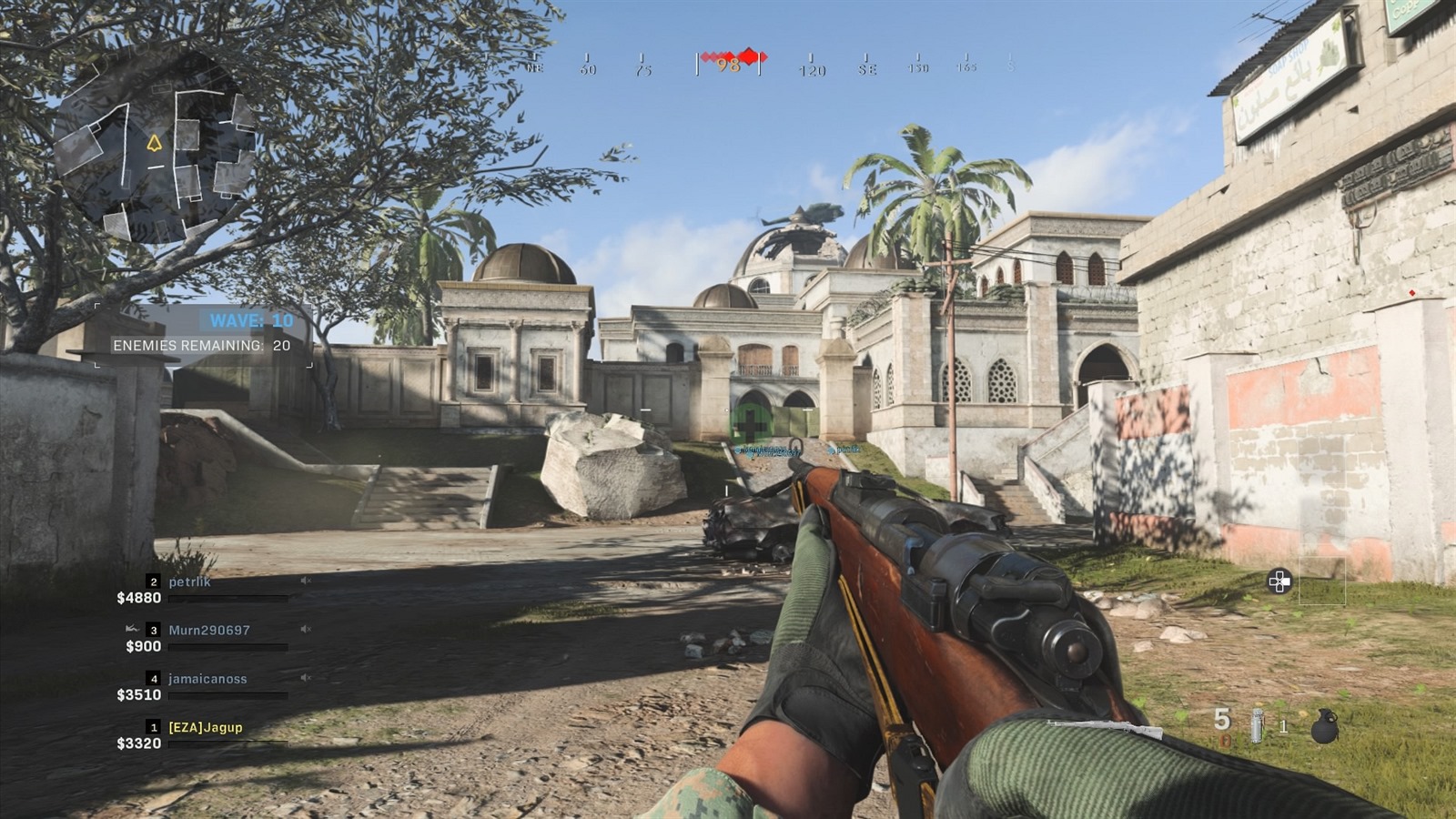The image size is (1456, 819).
Task: Select the [EZA]Jagup player row
Action: tap(205, 727)
